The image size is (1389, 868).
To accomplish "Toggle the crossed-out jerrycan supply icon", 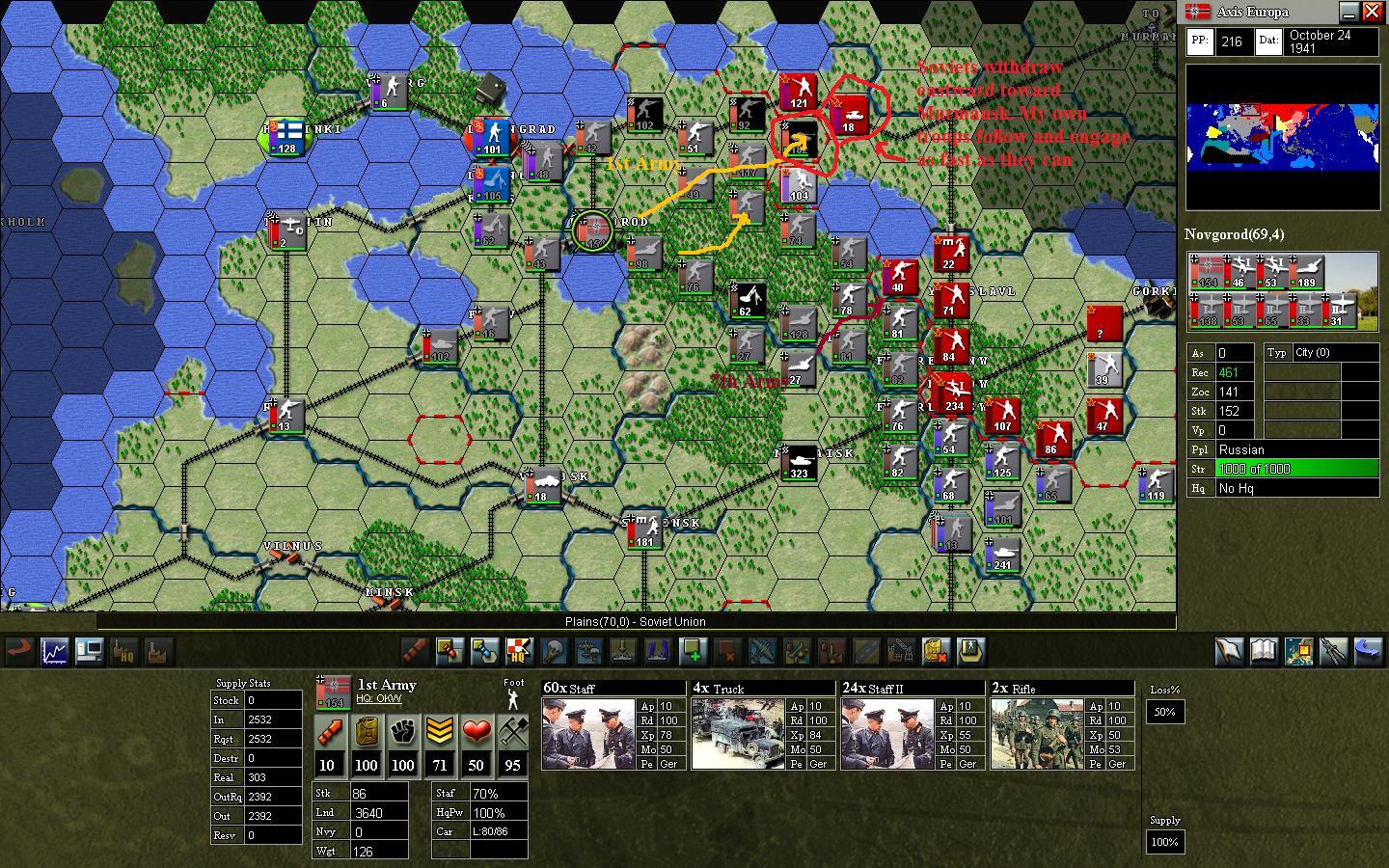I will point(938,652).
